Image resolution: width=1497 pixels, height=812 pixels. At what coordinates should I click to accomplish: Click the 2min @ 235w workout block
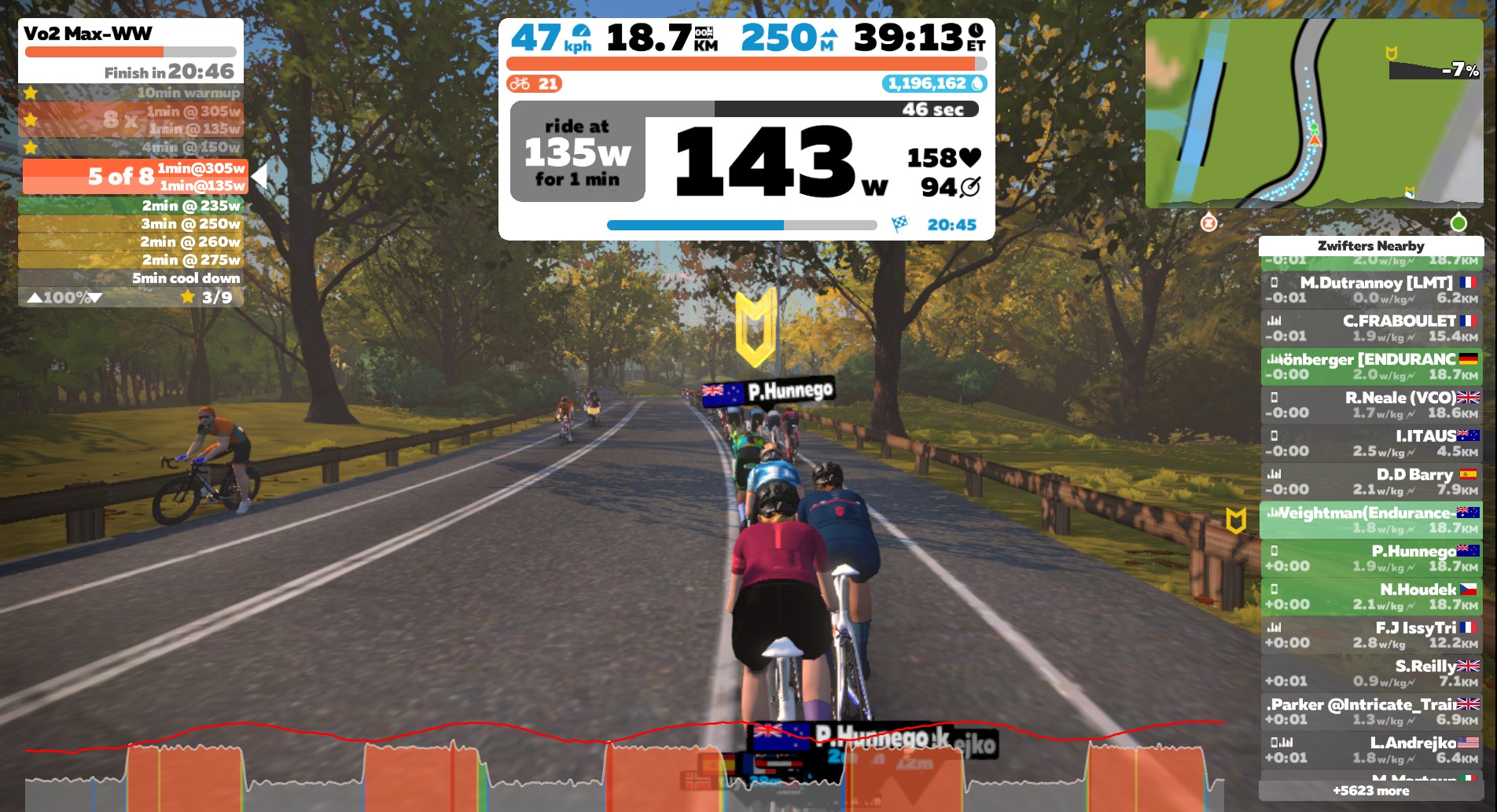coord(131,206)
